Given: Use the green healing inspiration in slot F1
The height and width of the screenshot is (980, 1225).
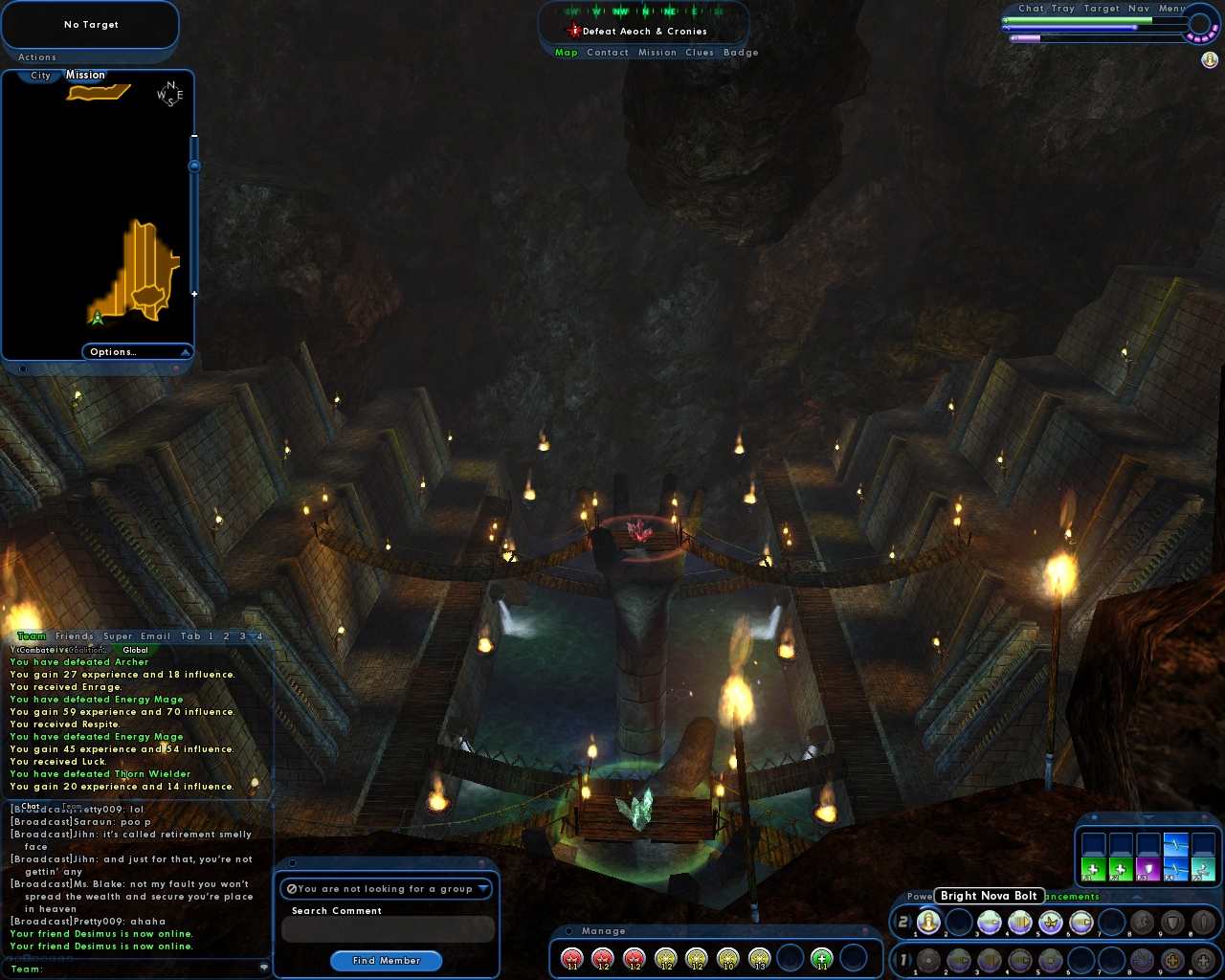Looking at the screenshot, I should [1093, 869].
